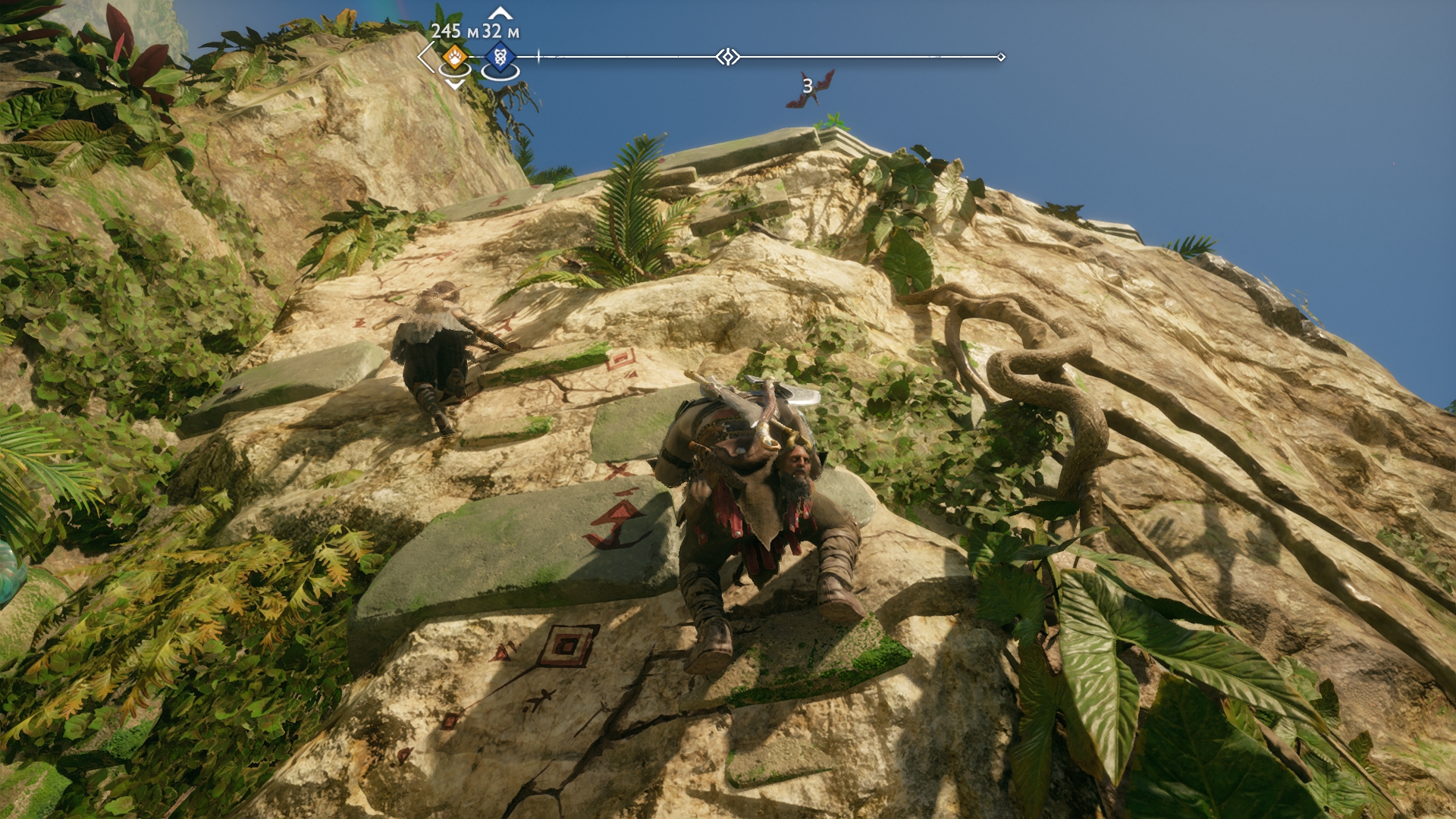Select the orange paw-print quest marker

pos(454,56)
